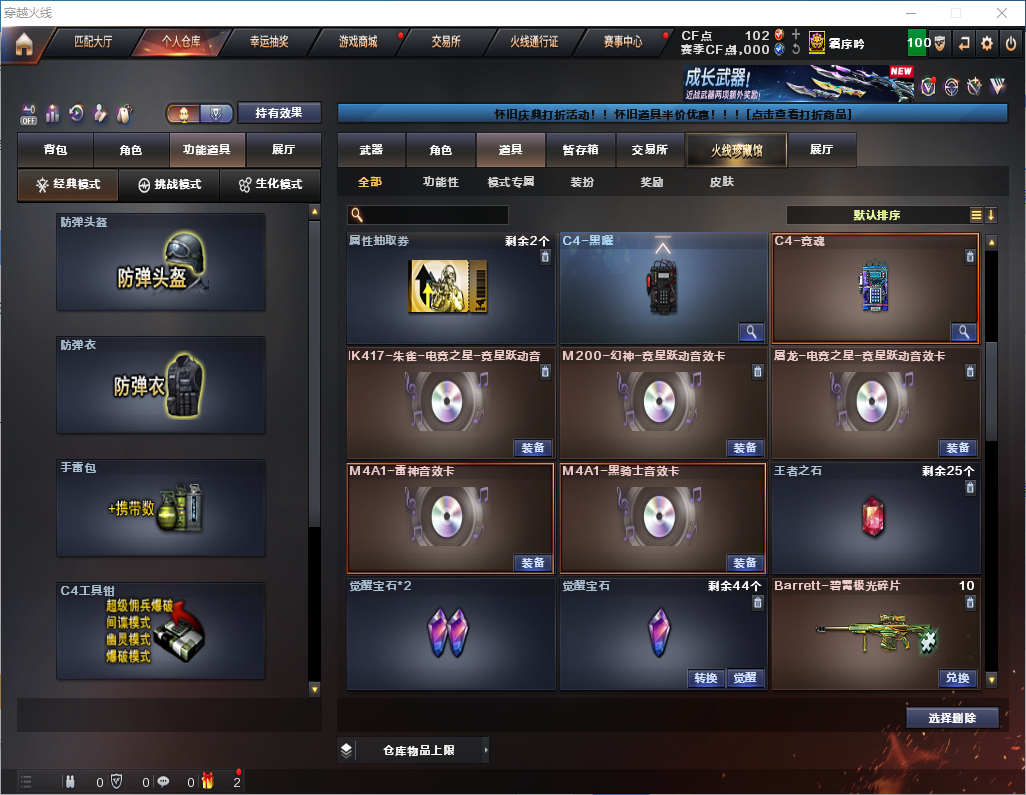Screen dimensions: 1026x795
Task: Close the game window
Action: point(1001,12)
